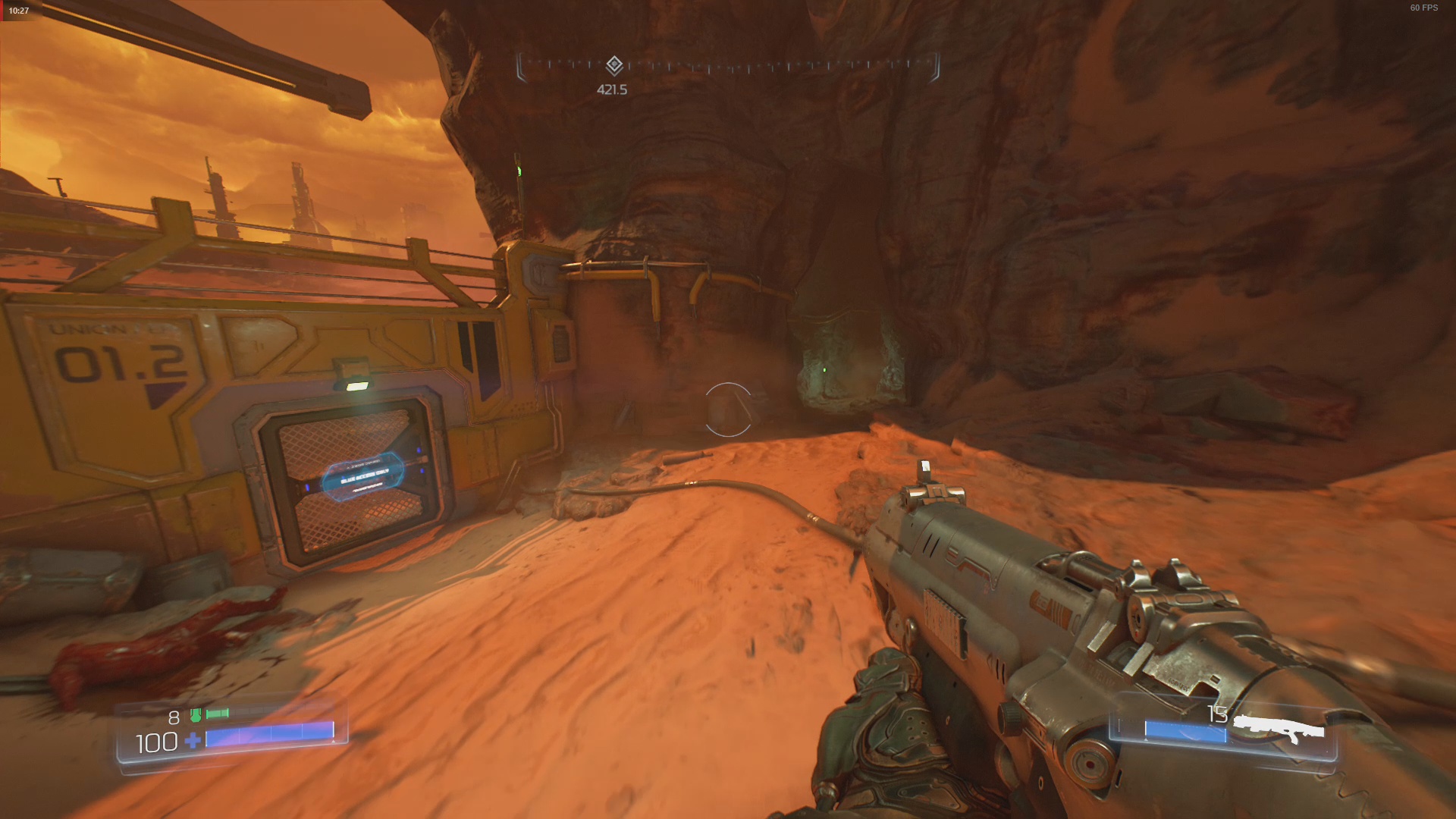Click the diamond waypoint marker on the compass
This screenshot has height=819, width=1456.
pos(613,65)
